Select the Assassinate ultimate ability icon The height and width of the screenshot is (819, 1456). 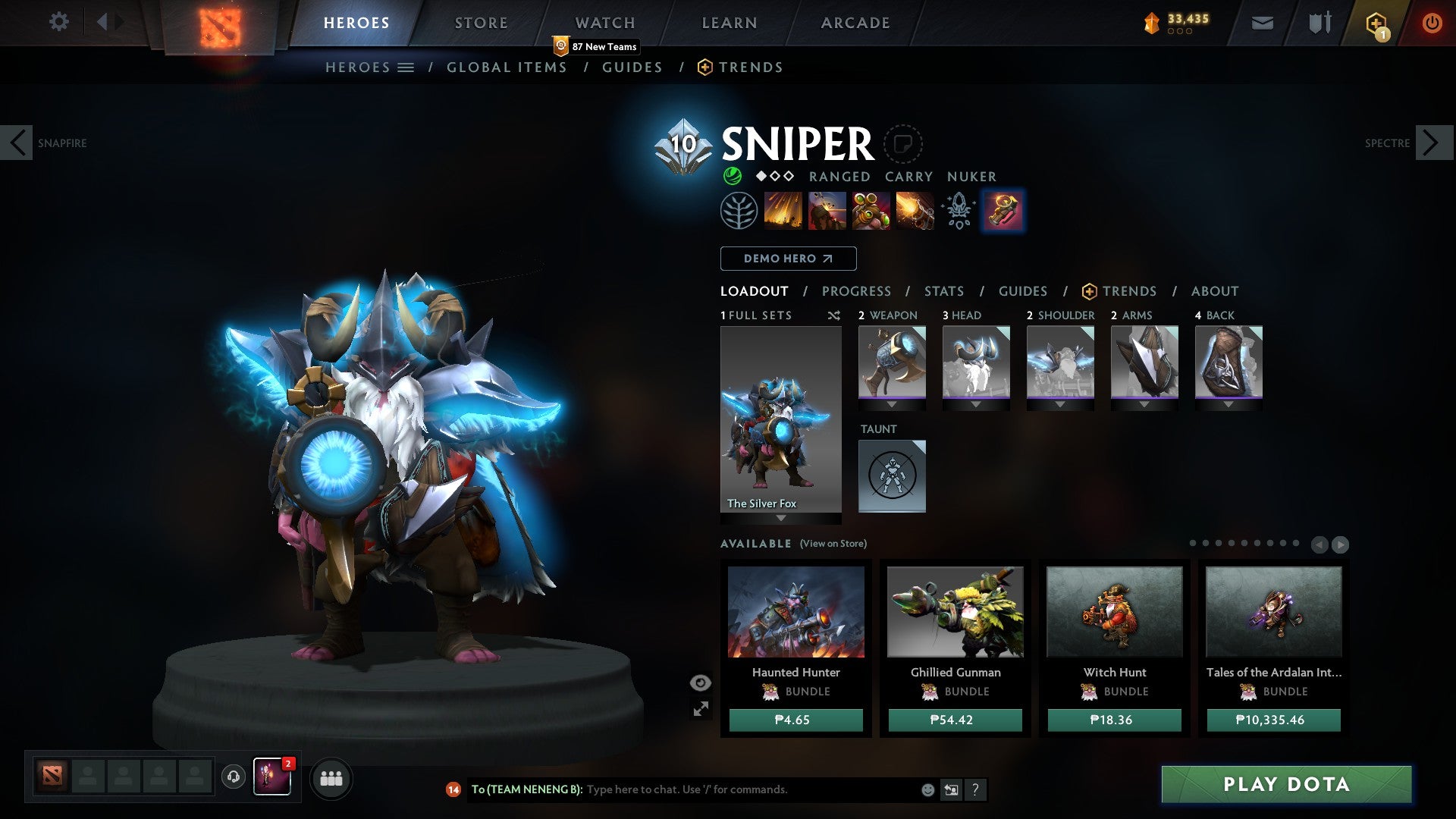point(914,210)
